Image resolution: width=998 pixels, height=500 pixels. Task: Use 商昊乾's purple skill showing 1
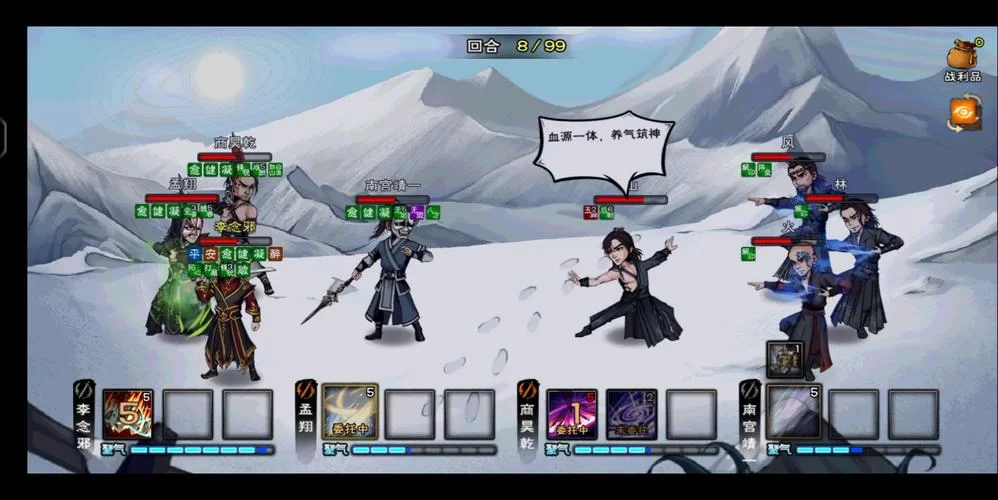point(572,414)
